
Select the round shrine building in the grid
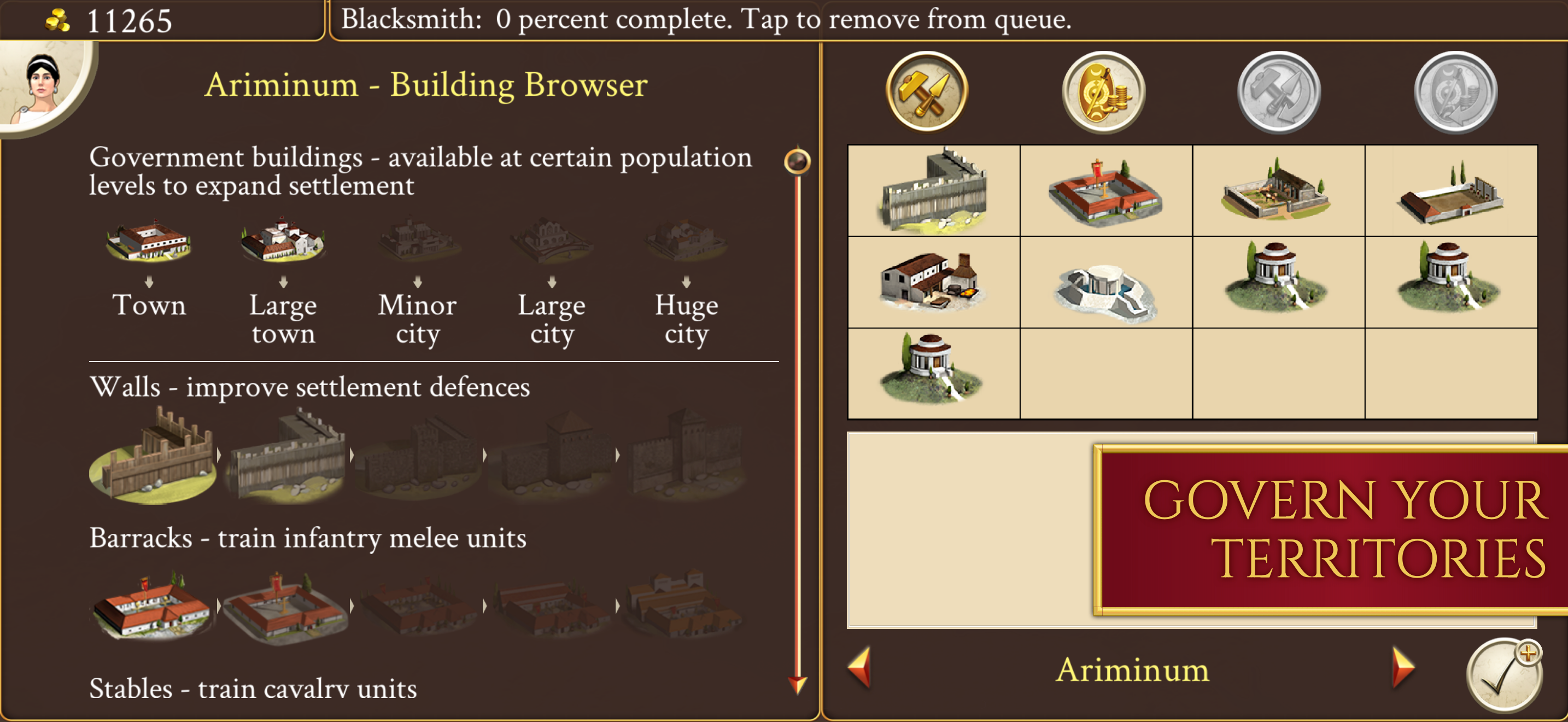(x=1278, y=280)
